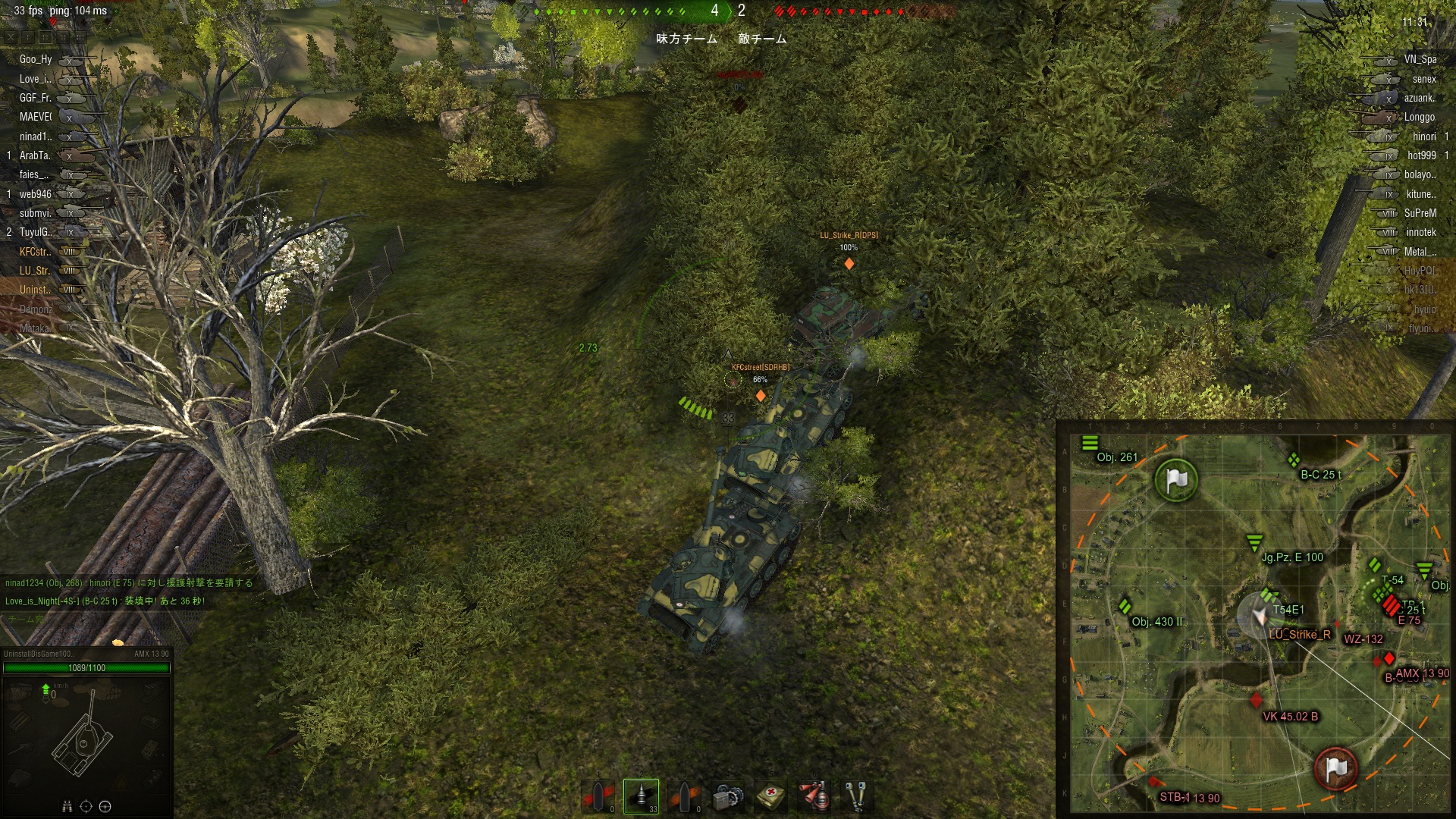This screenshot has height=819, width=1456.
Task: Select ally Goo_Hy in the team list
Action: coord(36,59)
